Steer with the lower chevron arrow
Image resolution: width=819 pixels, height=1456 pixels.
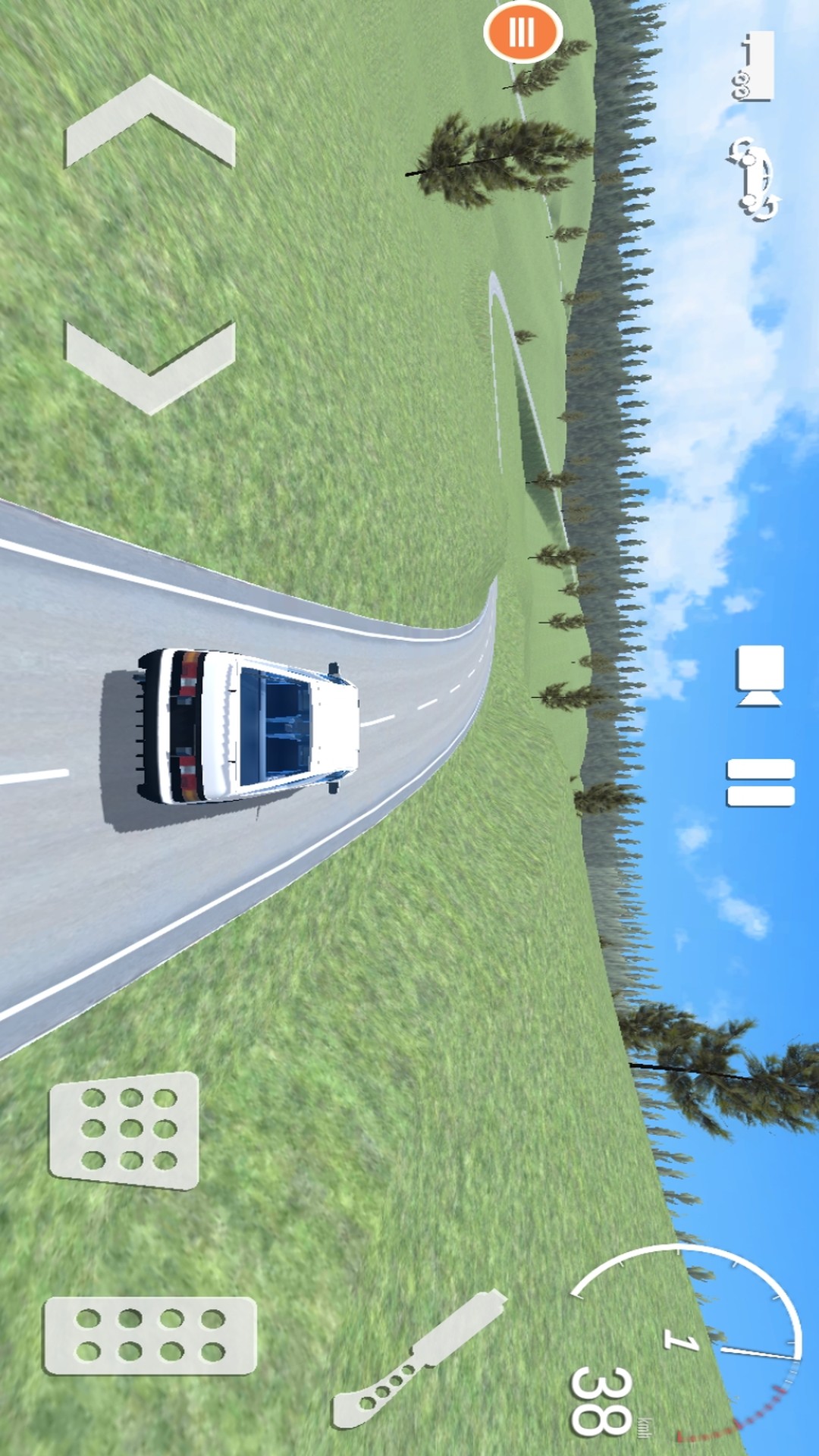click(x=150, y=366)
